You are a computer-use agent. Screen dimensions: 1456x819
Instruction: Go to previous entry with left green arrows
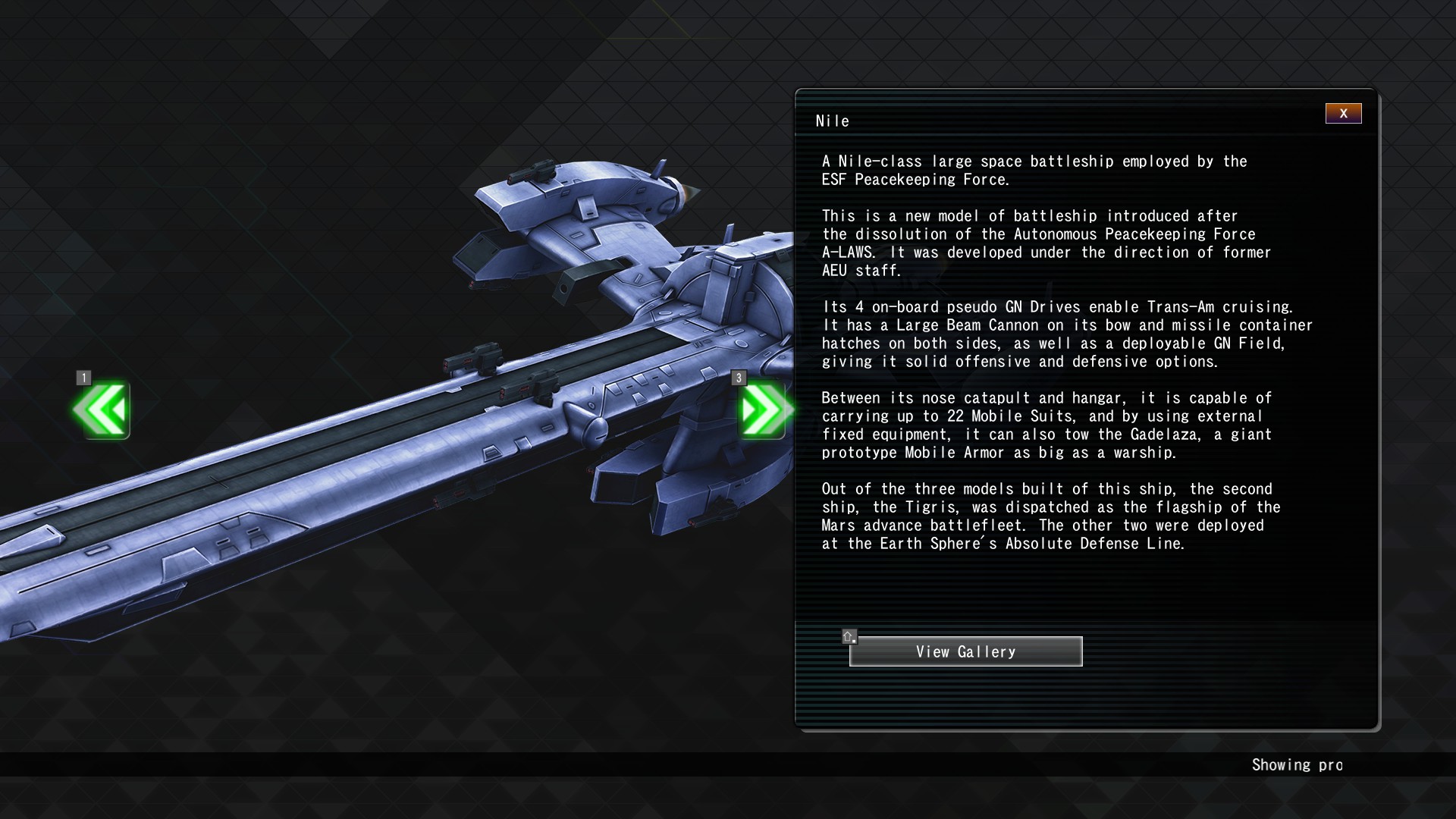(x=102, y=410)
